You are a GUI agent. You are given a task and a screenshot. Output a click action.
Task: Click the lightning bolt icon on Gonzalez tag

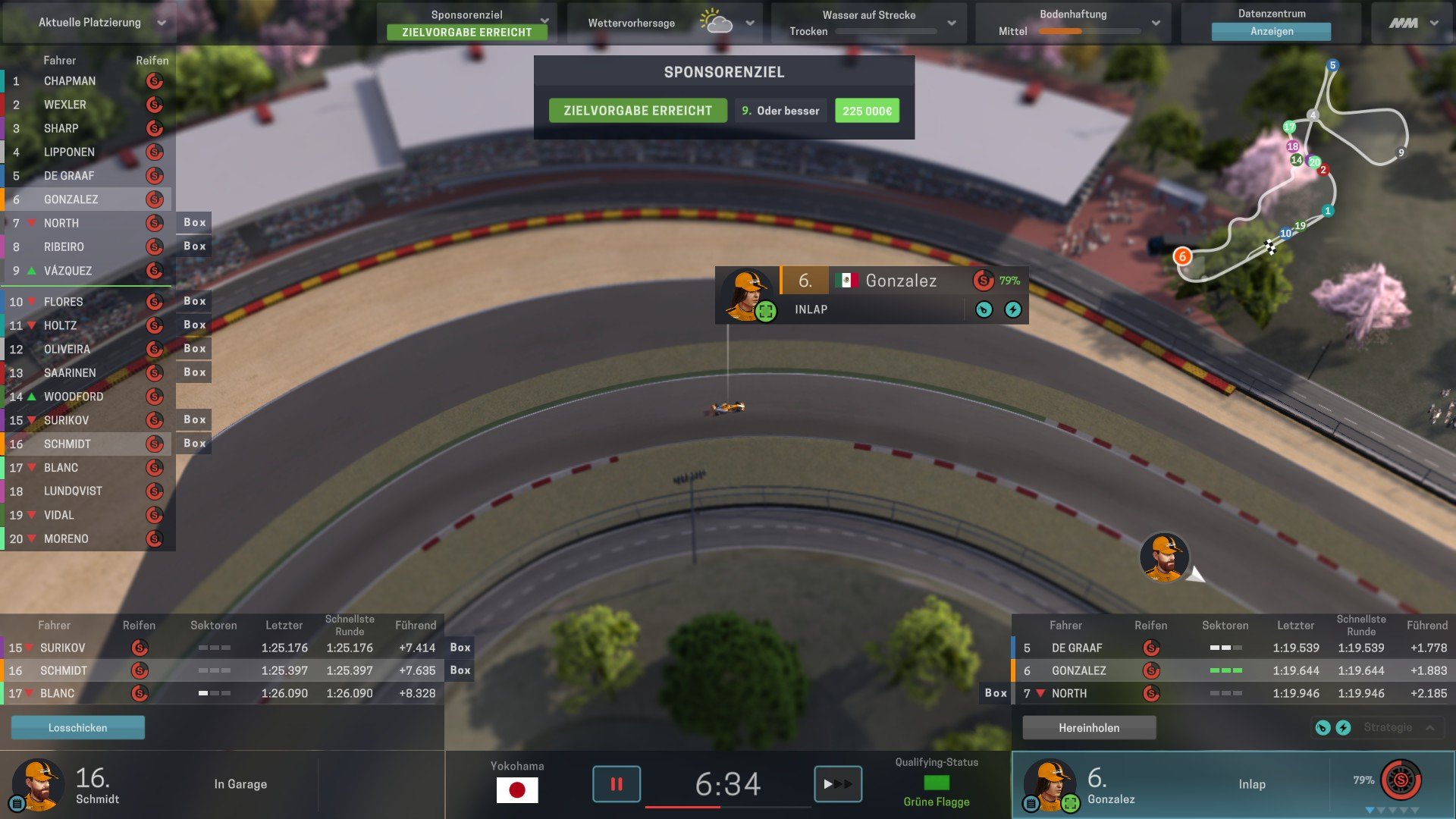click(x=1013, y=309)
